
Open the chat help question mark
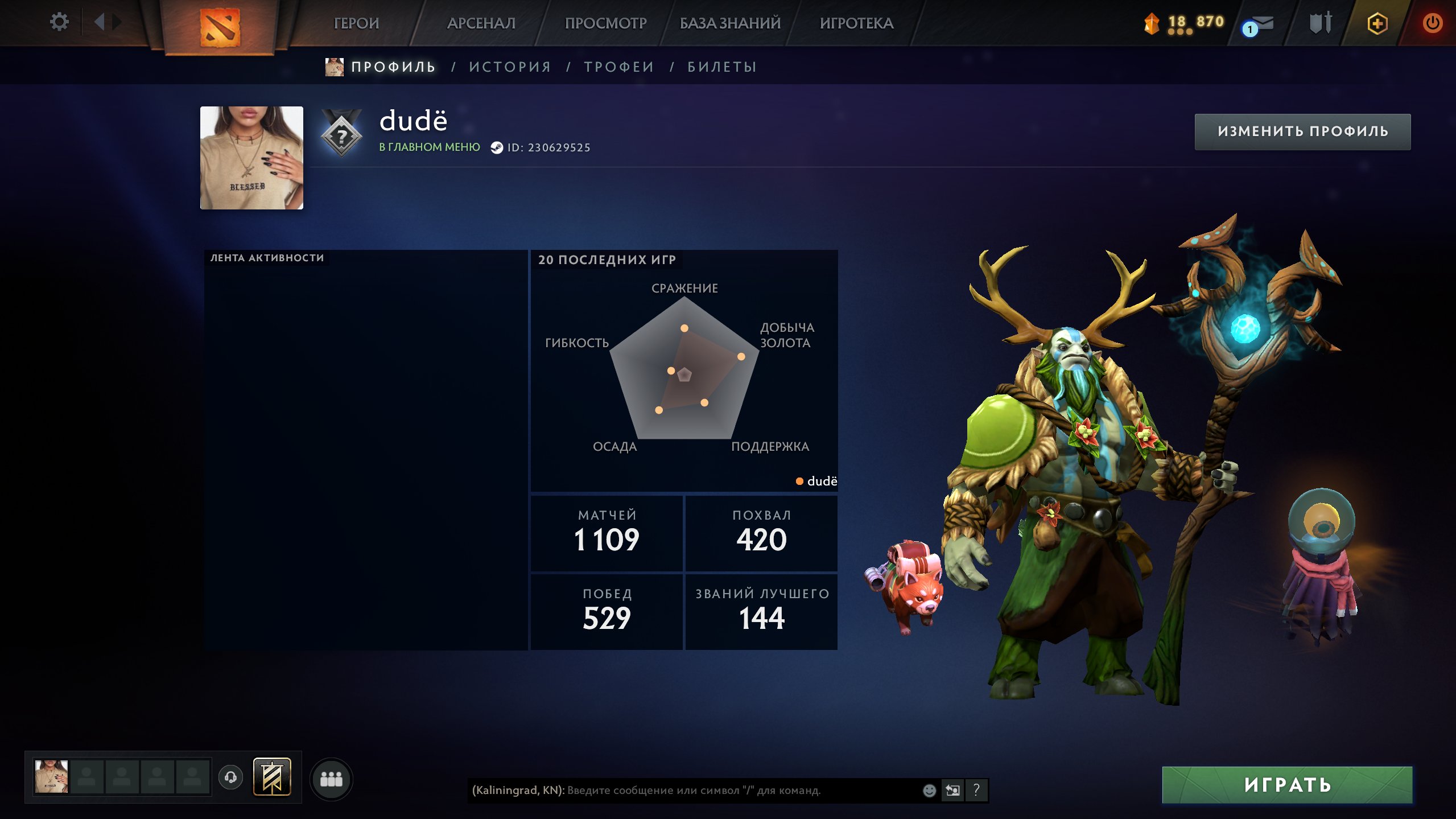[976, 790]
